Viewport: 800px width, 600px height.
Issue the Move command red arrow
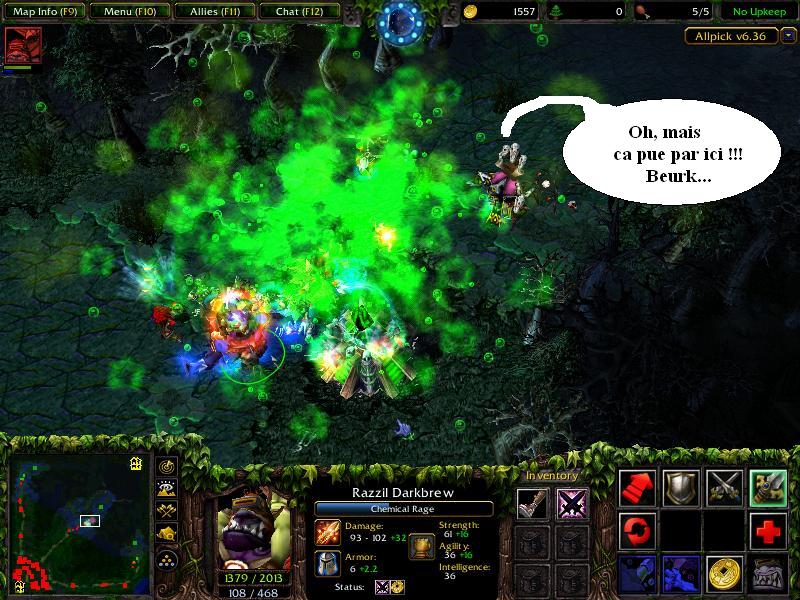(636, 487)
